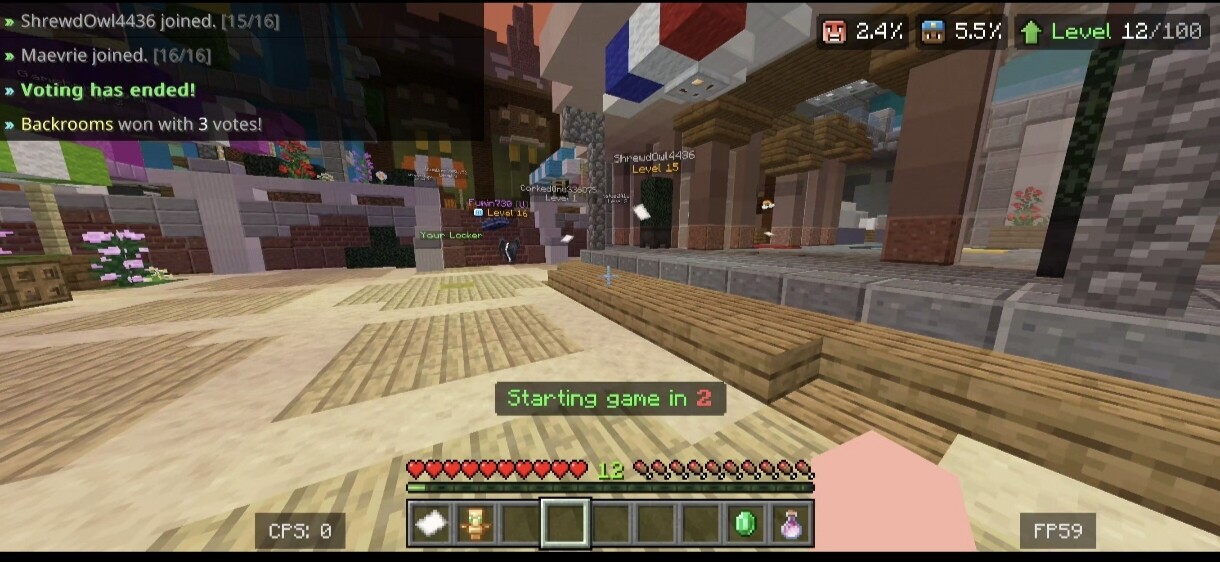
Task: Select the white paper hotbar slot
Action: [431, 524]
